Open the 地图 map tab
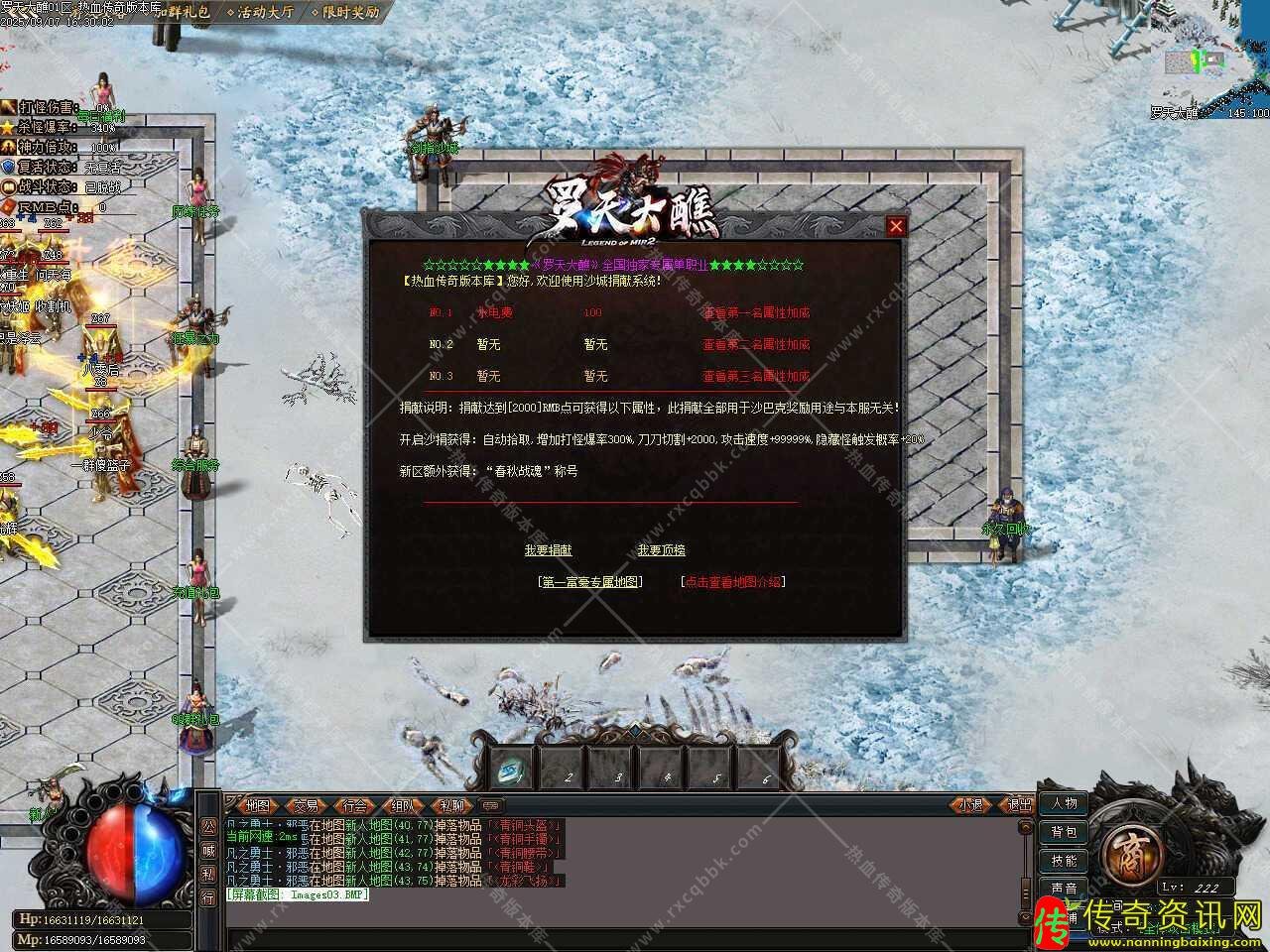Image resolution: width=1270 pixels, height=952 pixels. 257,805
